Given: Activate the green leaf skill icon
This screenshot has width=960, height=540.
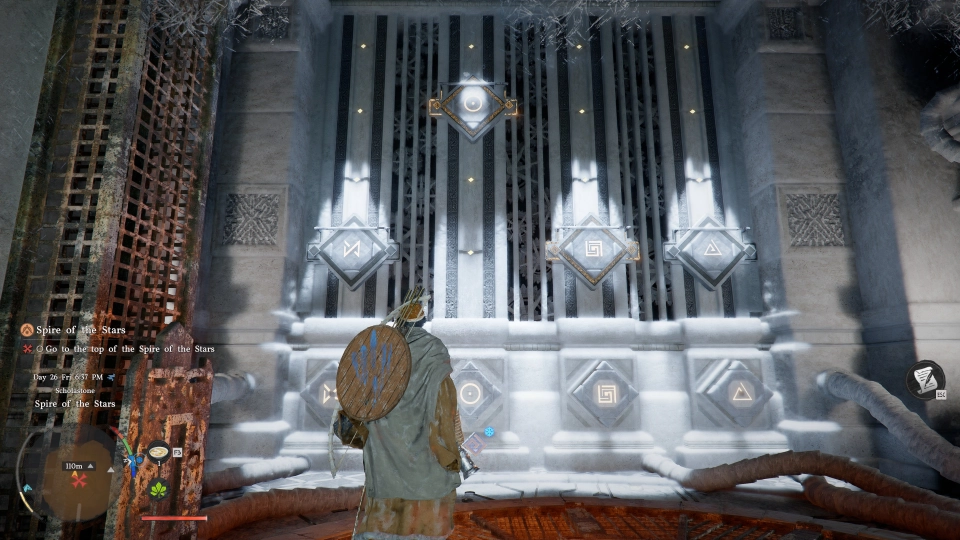Looking at the screenshot, I should (x=158, y=489).
